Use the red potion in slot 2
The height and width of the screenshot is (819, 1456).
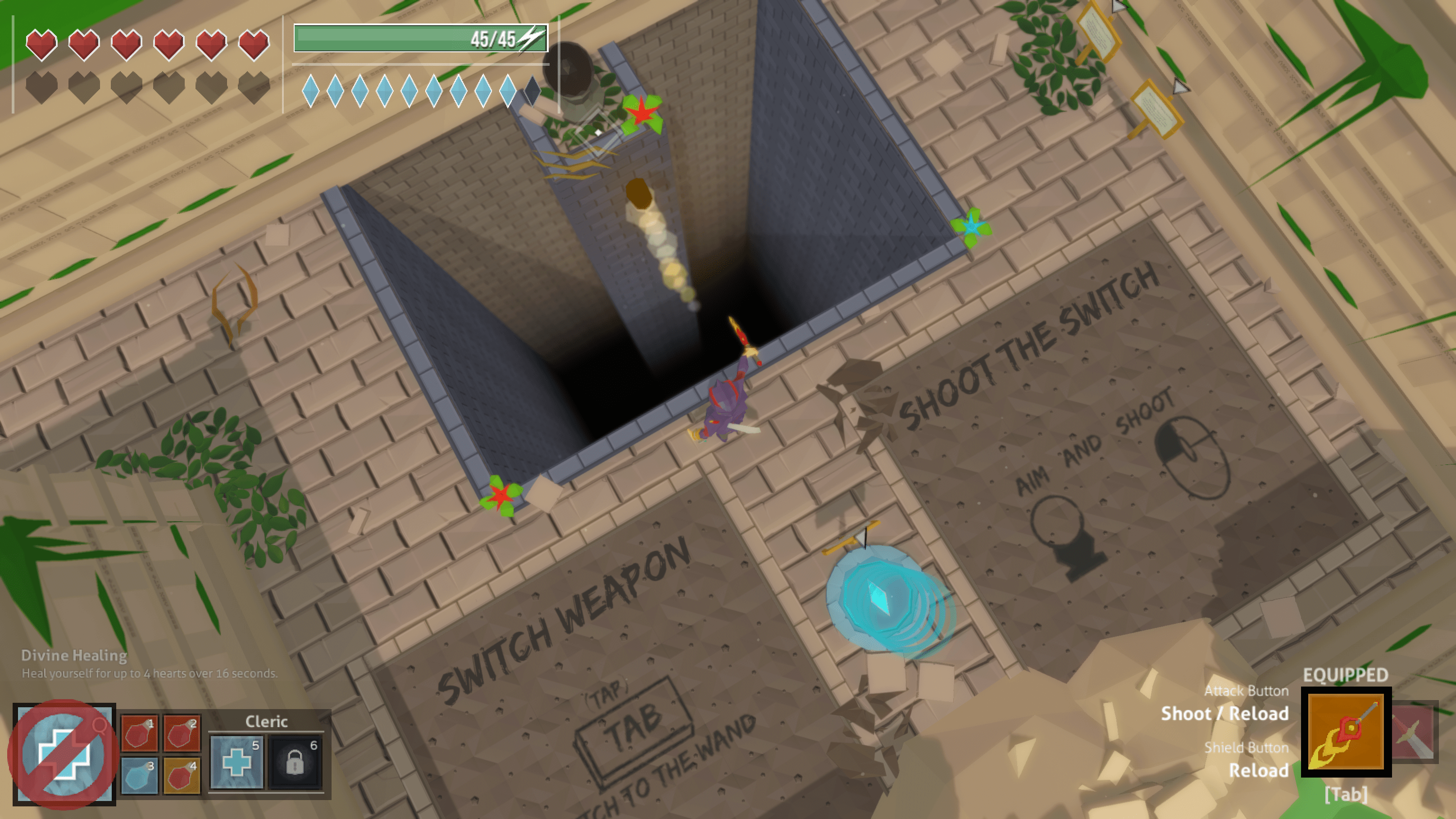(182, 733)
